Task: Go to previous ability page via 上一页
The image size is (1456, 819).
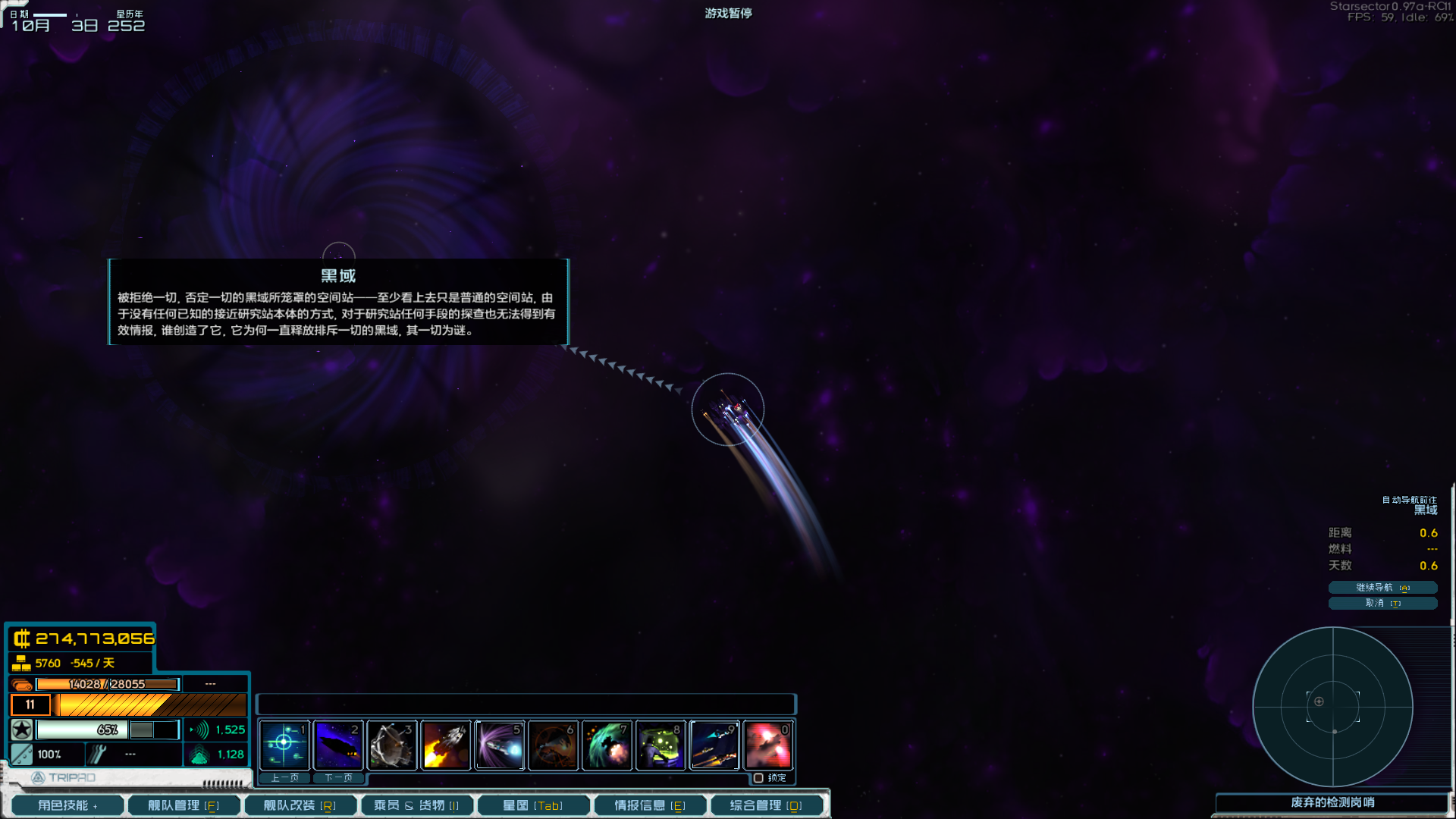Action: (284, 778)
